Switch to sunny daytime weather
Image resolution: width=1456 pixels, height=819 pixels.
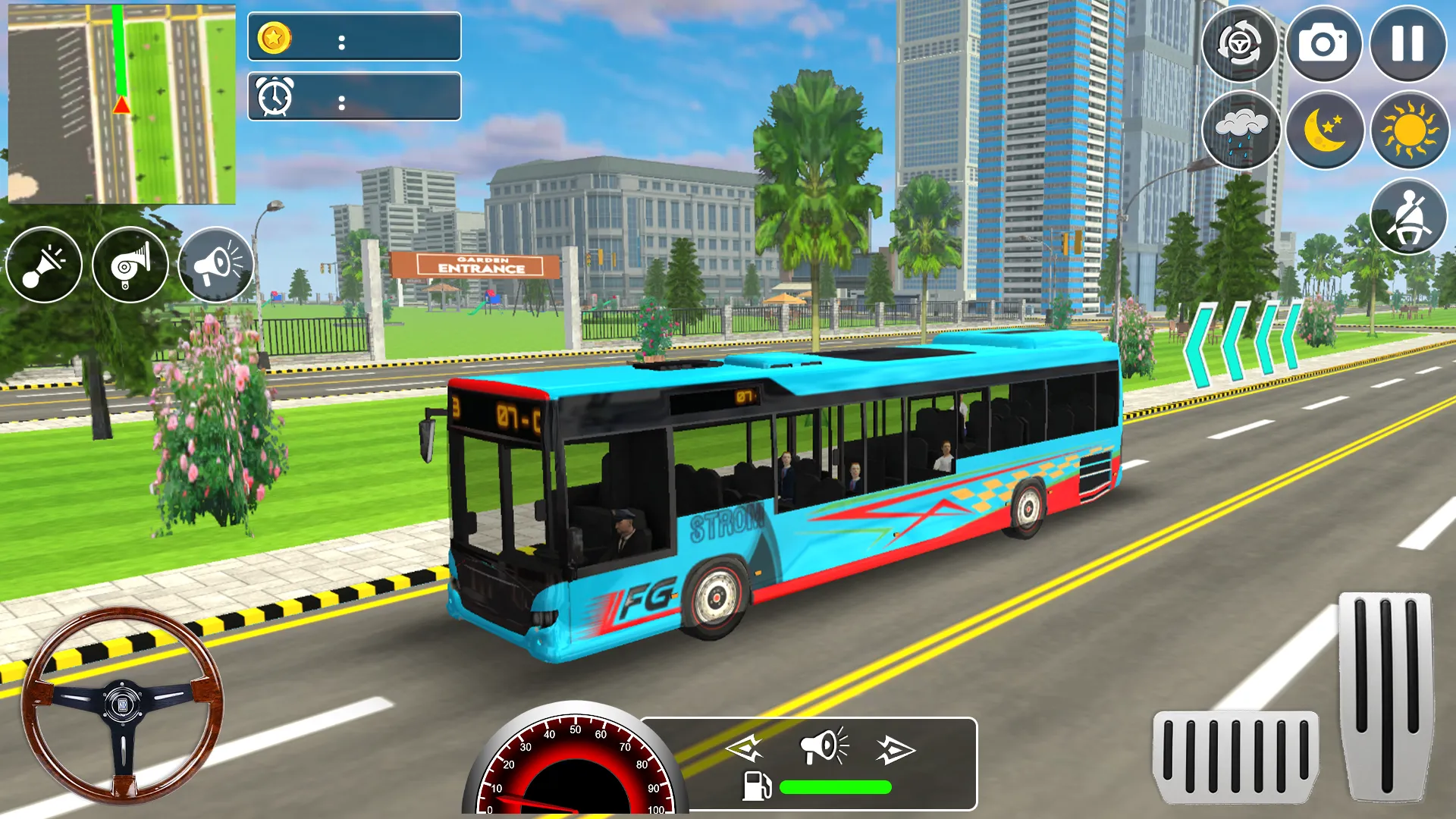pyautogui.click(x=1407, y=130)
